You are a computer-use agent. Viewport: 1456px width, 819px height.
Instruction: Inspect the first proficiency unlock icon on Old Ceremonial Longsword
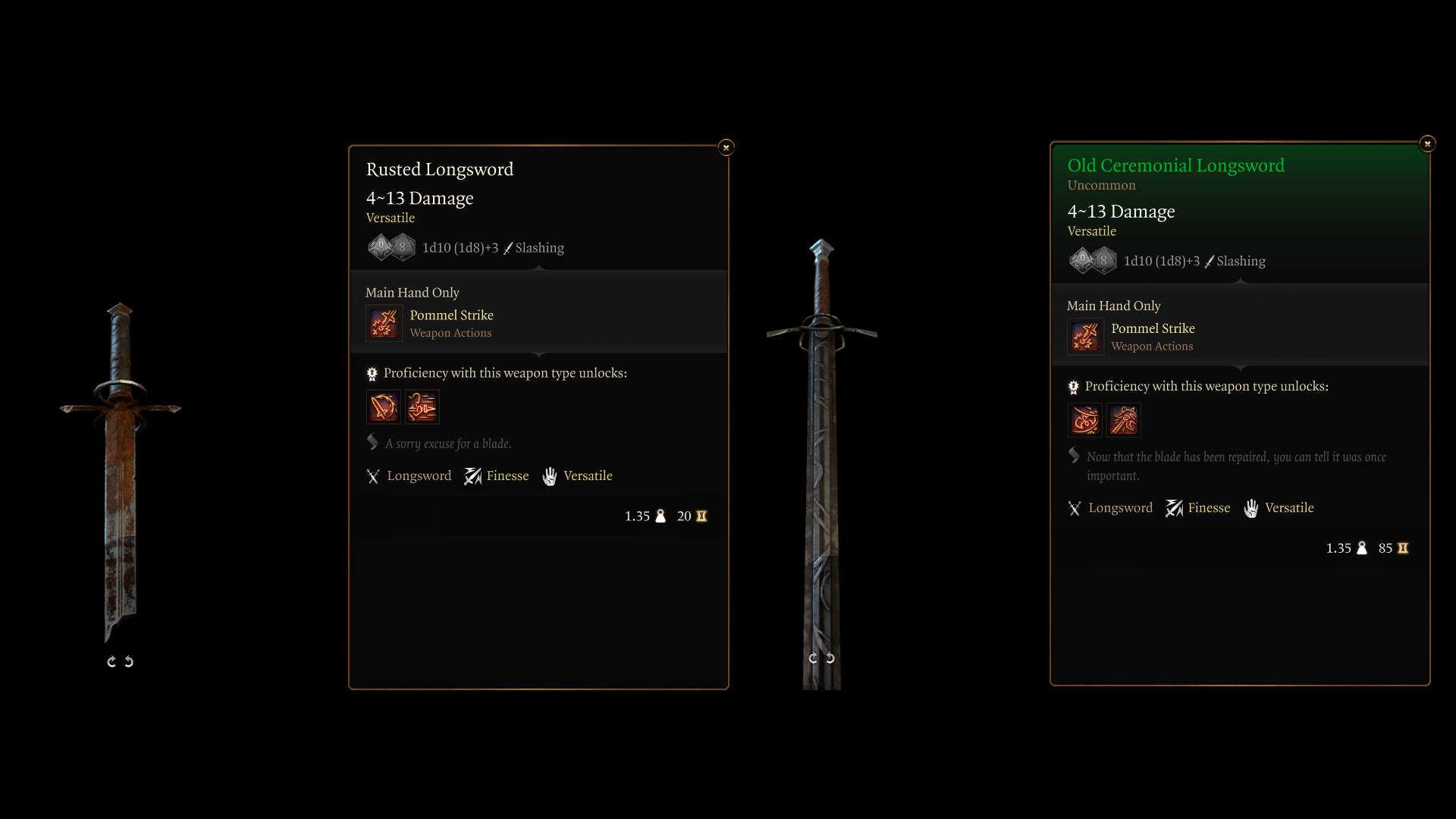[1085, 420]
